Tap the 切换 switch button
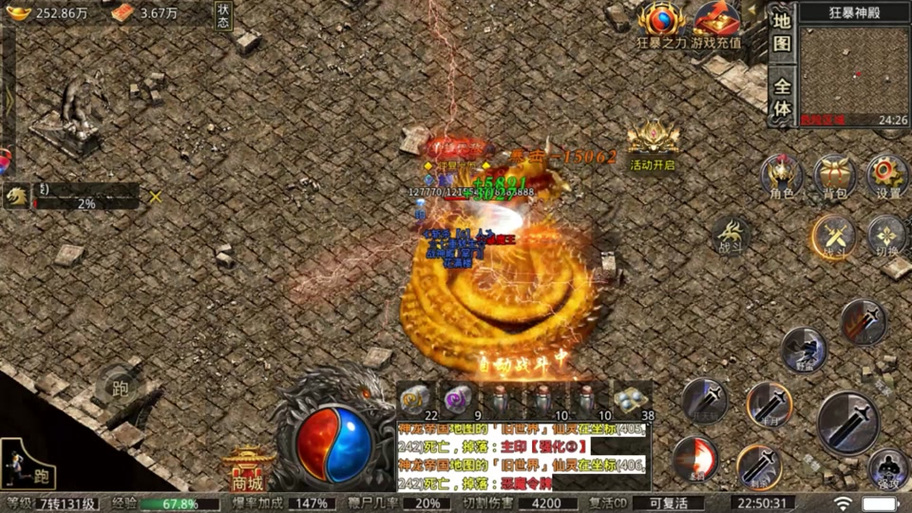 (x=887, y=238)
